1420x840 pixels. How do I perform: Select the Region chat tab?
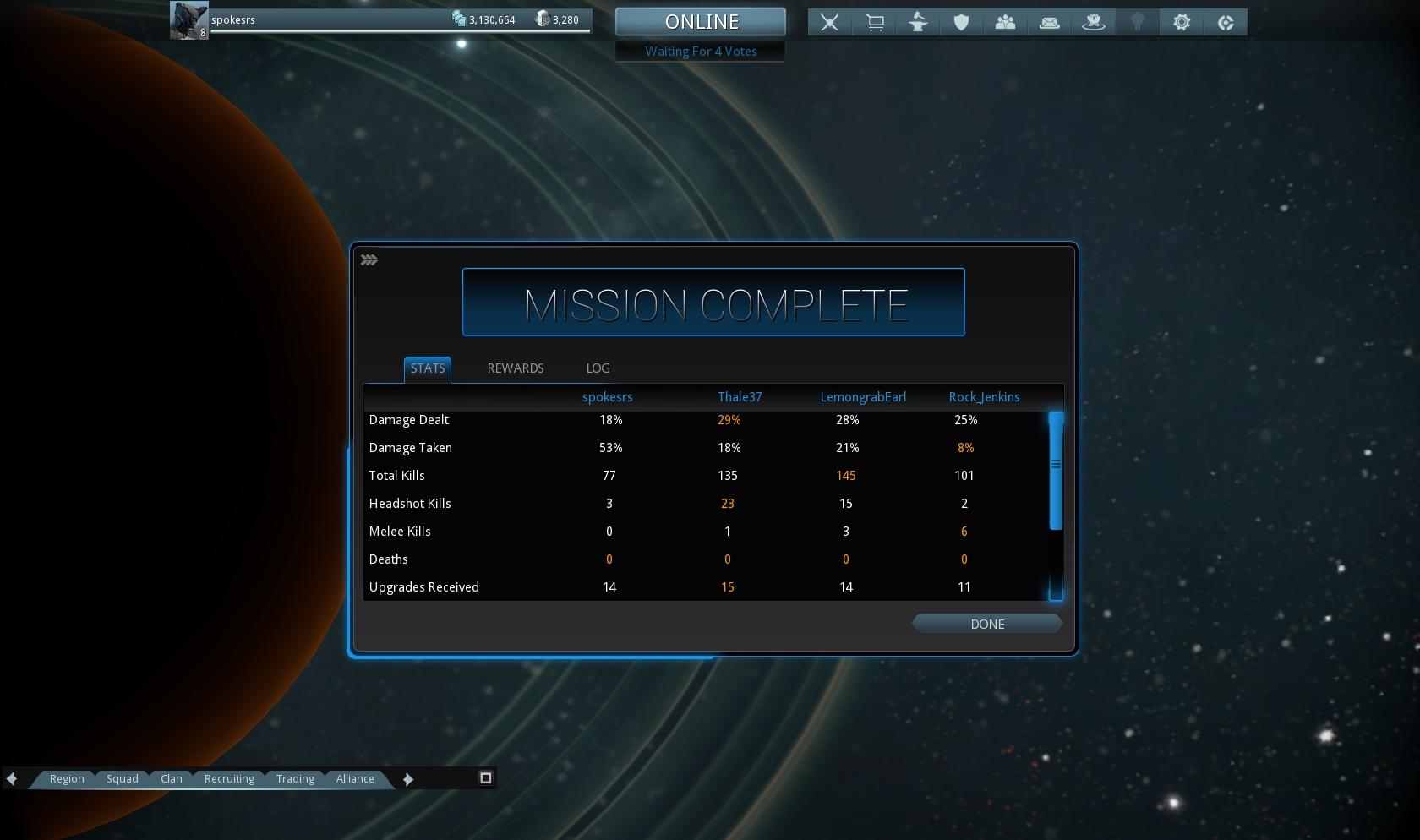pyautogui.click(x=67, y=779)
